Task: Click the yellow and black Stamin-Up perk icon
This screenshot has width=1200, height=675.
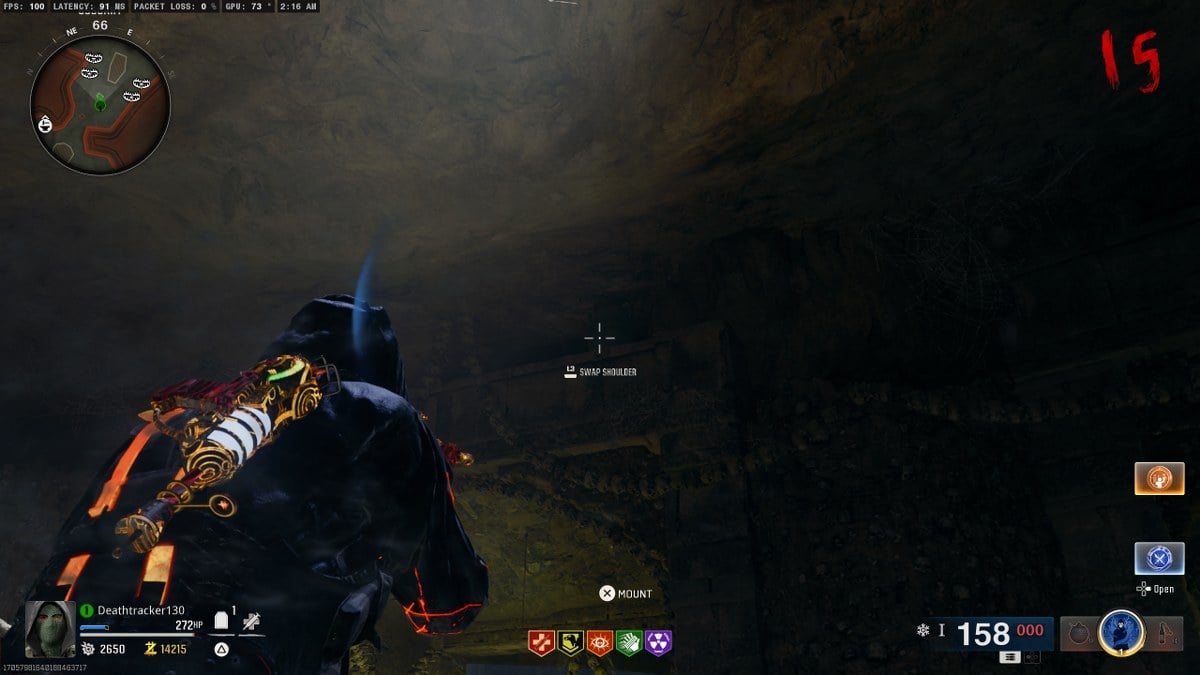Action: coord(570,642)
